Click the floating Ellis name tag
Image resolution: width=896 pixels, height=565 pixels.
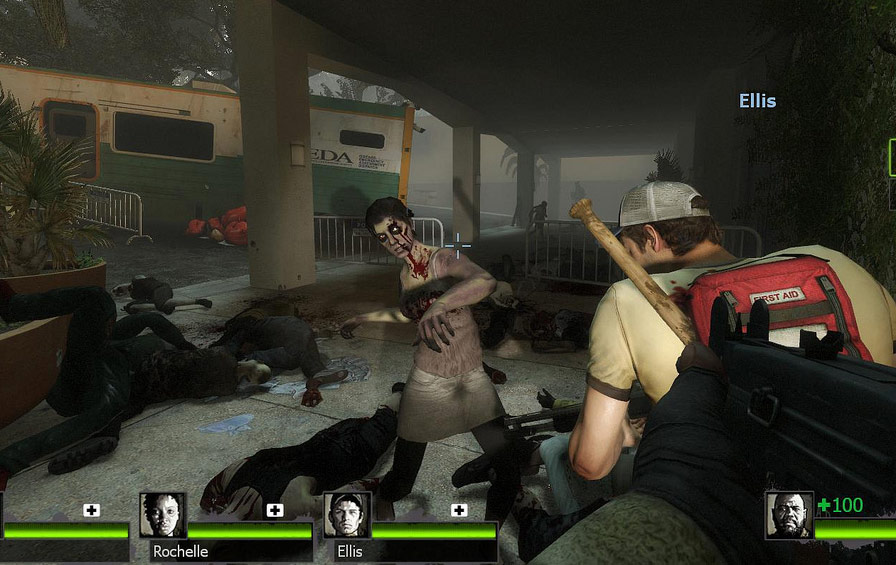757,101
